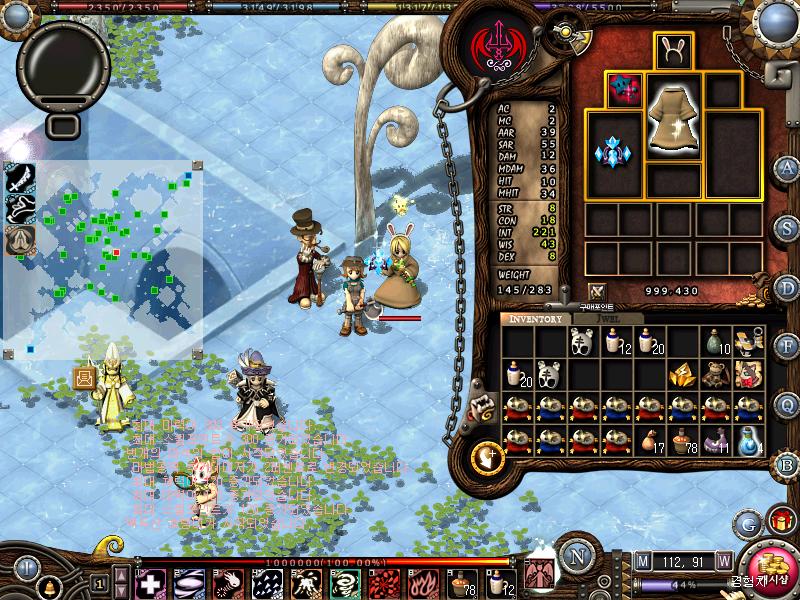
Task: Click the round F button on the panel
Action: [x=787, y=346]
